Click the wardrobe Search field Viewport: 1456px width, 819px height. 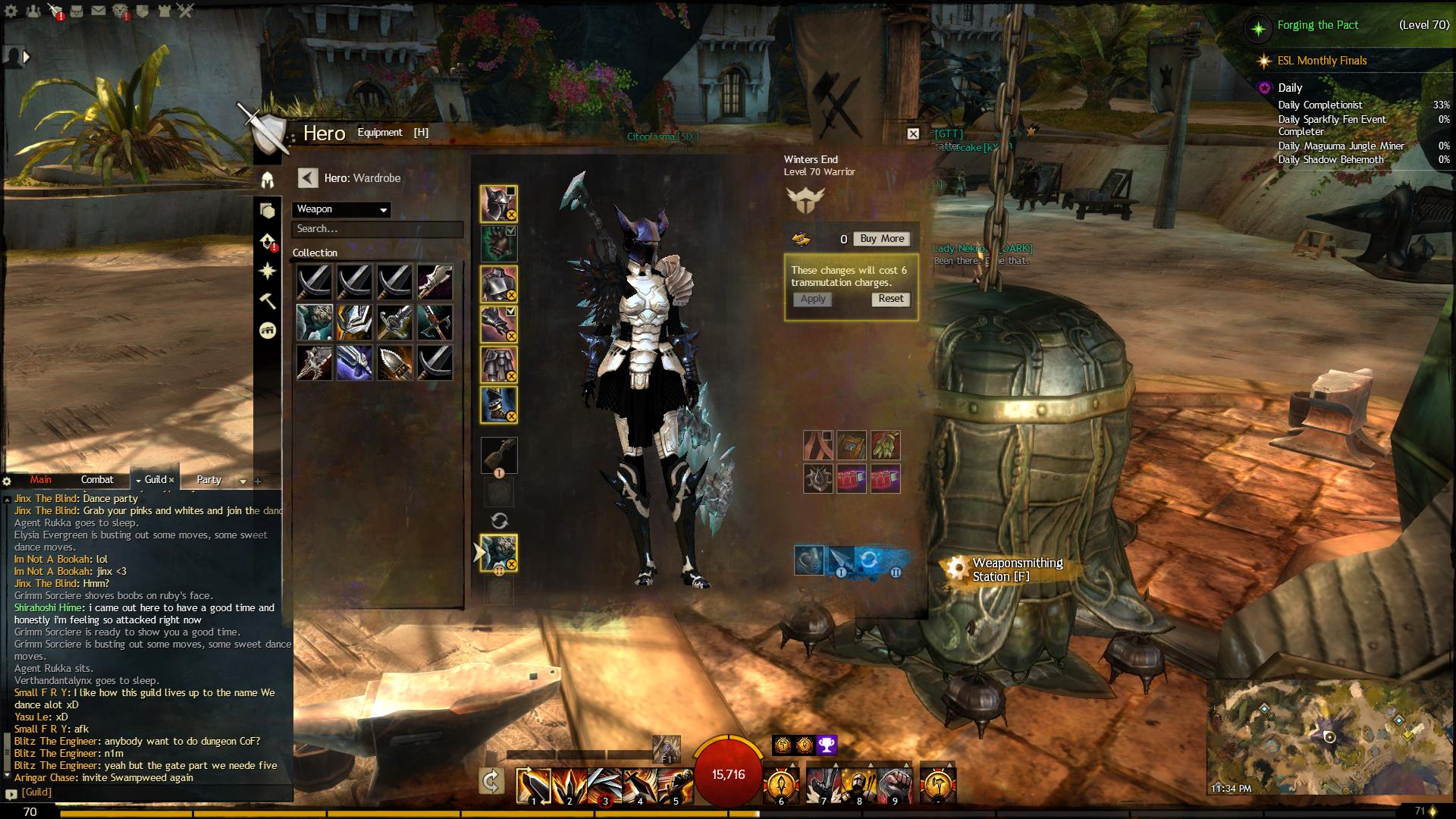click(x=377, y=229)
